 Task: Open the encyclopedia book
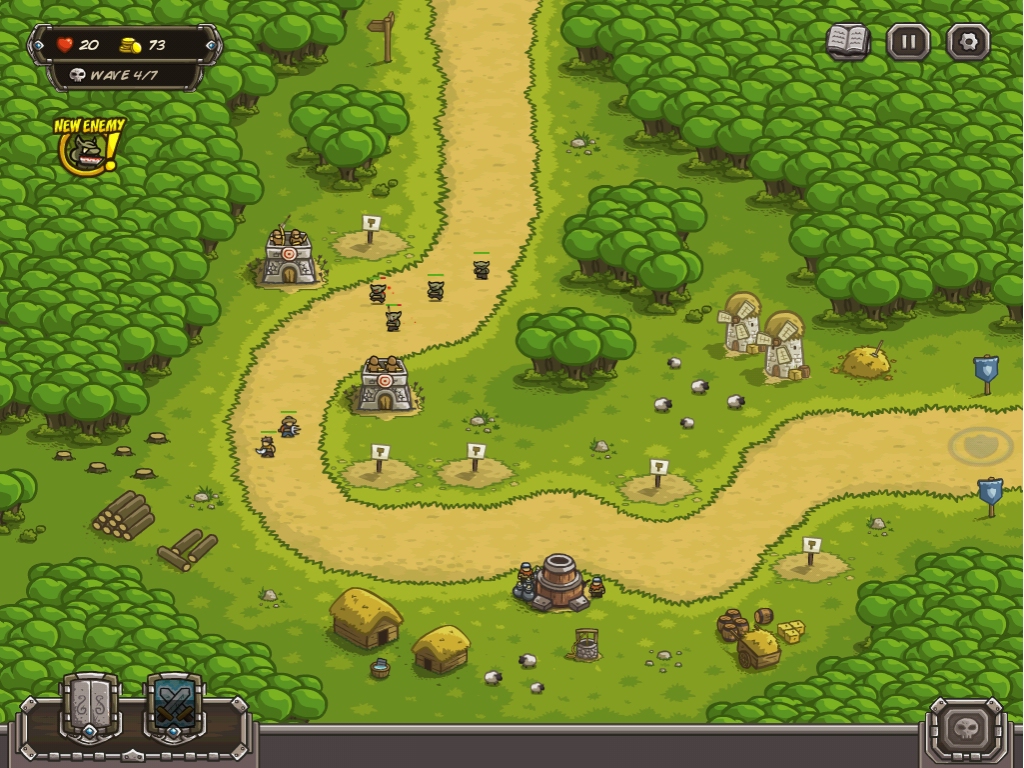pyautogui.click(x=847, y=42)
